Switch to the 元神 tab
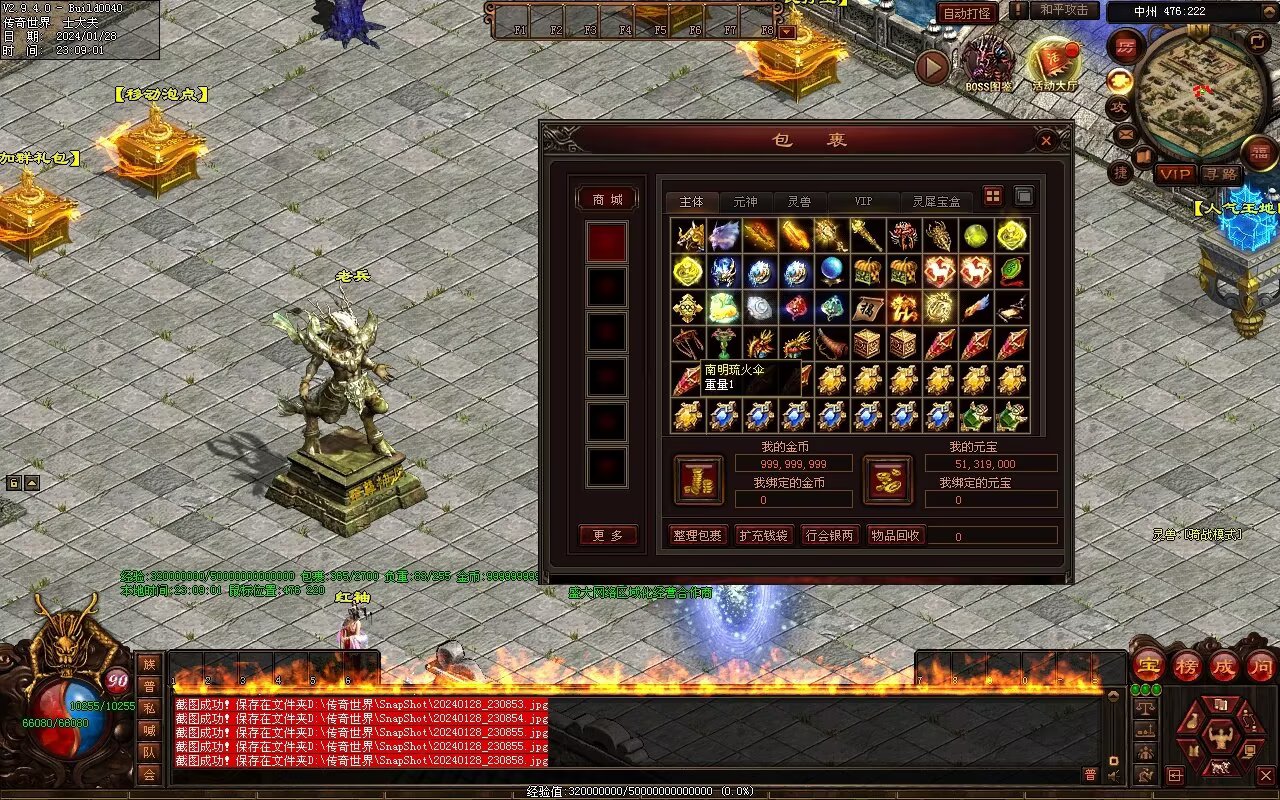Screen dimensions: 1280x800 tap(745, 202)
